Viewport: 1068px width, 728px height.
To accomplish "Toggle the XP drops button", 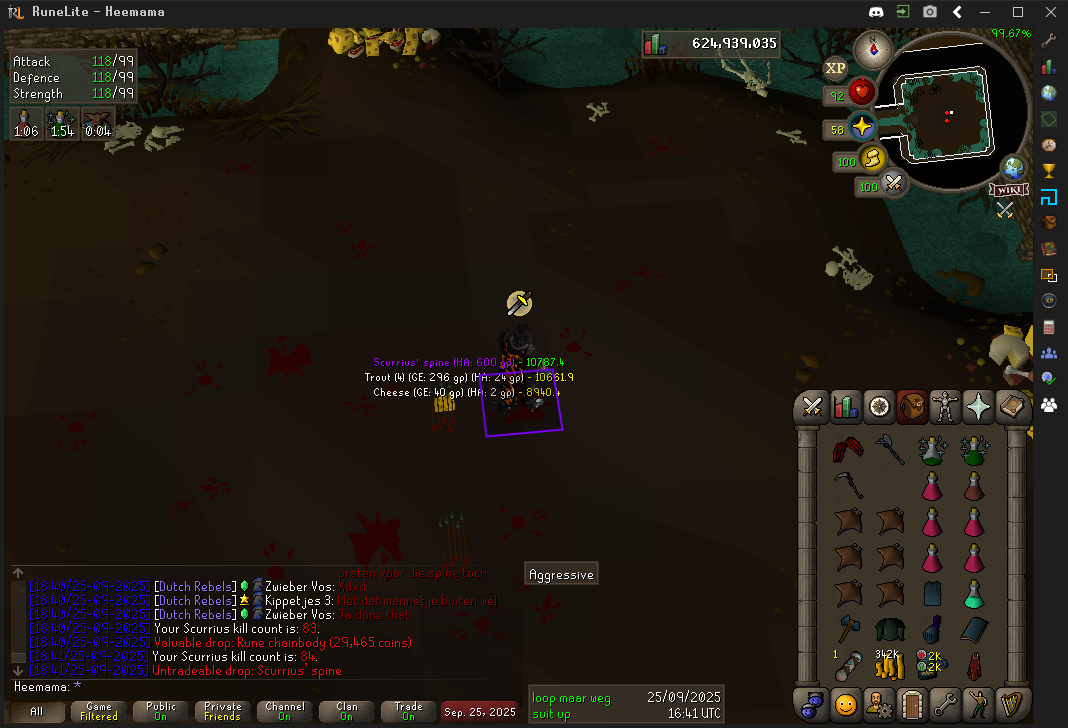I will pos(835,68).
